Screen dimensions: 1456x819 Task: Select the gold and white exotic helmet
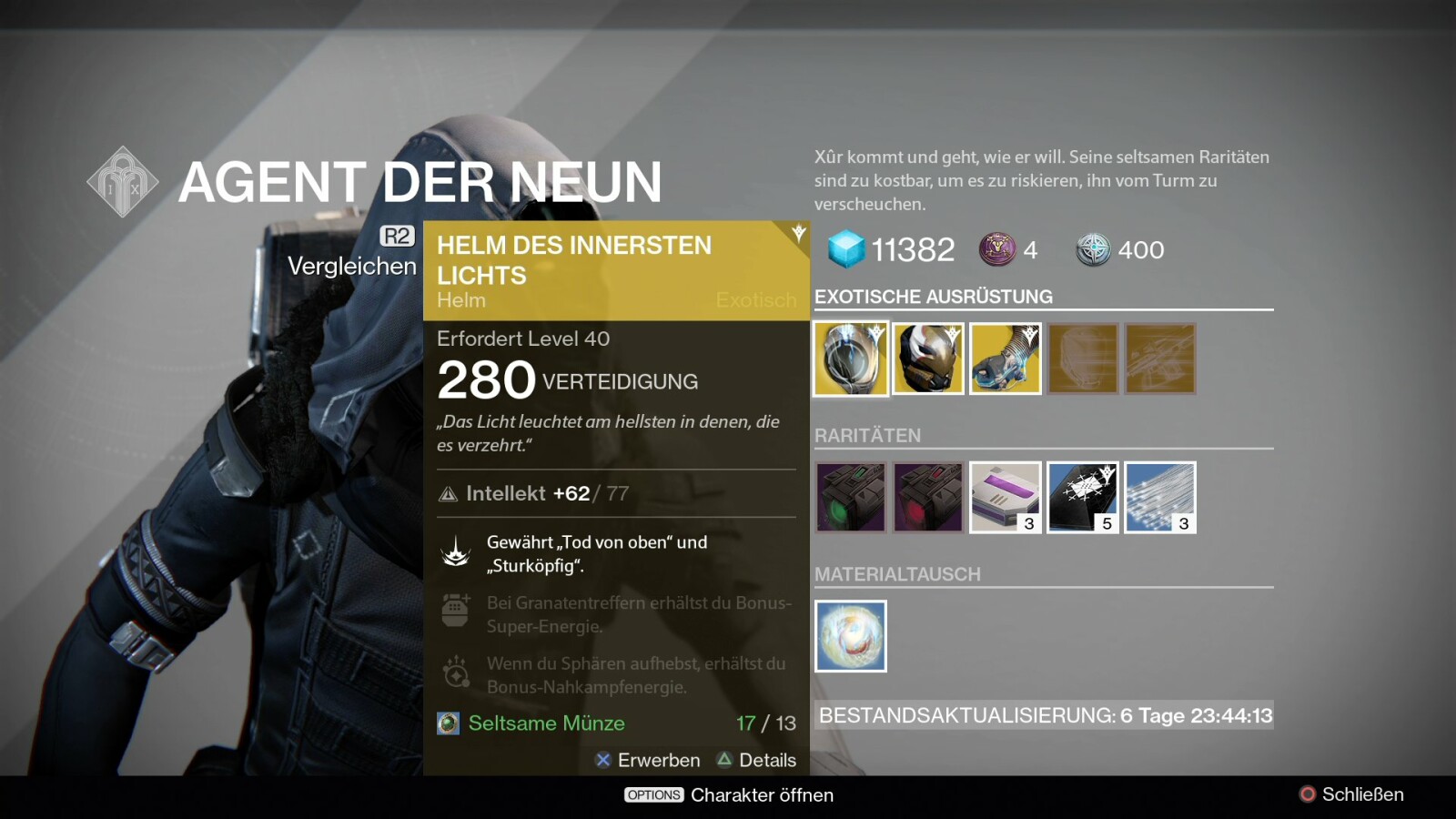(928, 359)
